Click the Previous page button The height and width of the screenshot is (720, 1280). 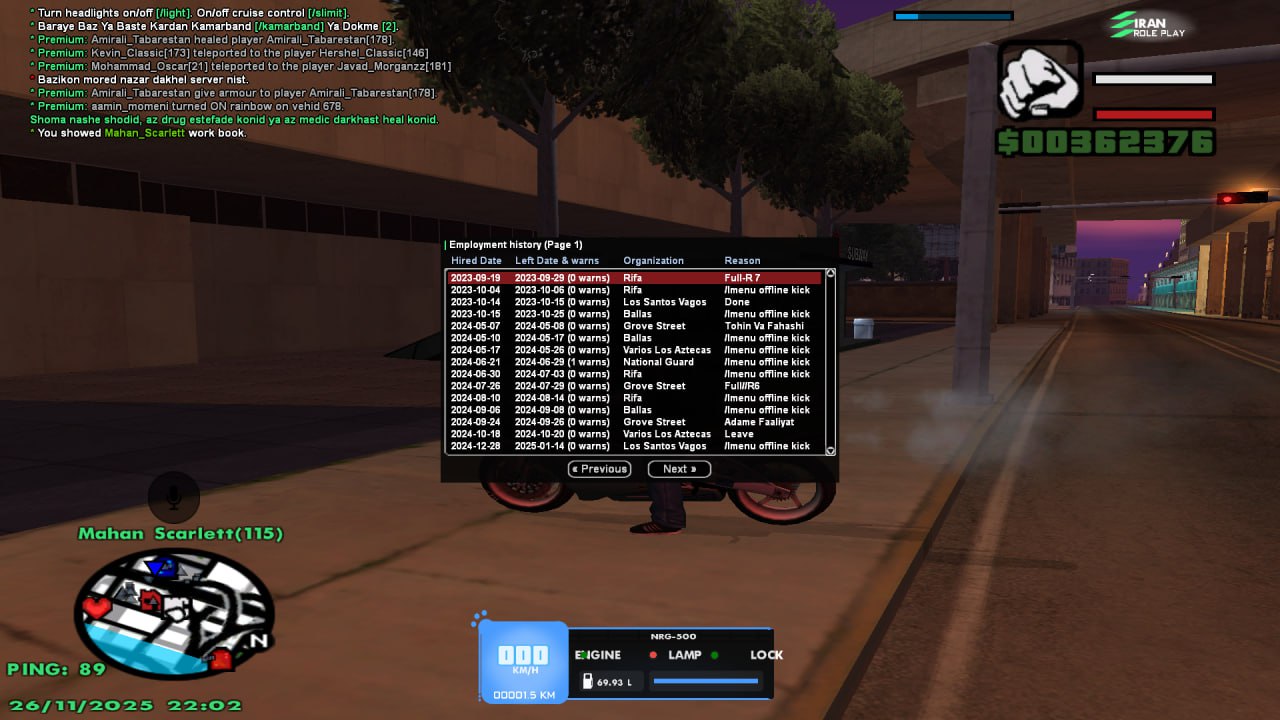click(x=600, y=469)
